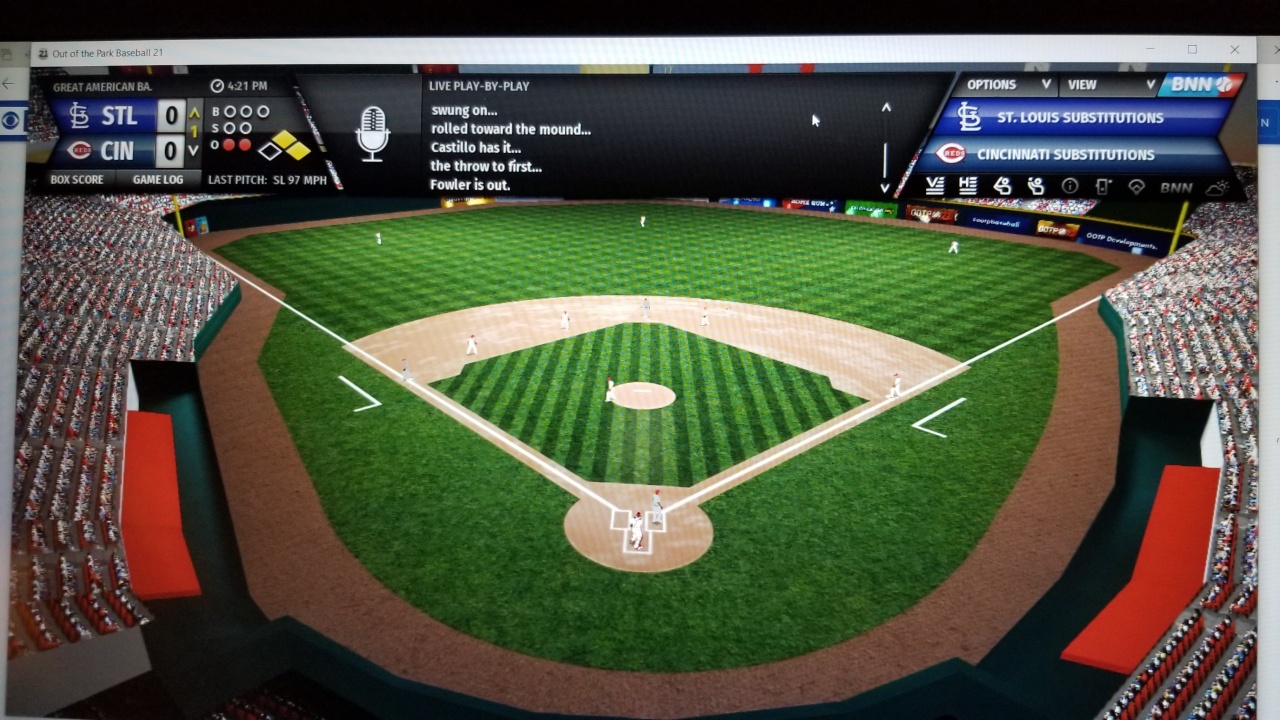The image size is (1280, 720).
Task: Click the microphone play-by-play icon
Action: pyautogui.click(x=372, y=134)
